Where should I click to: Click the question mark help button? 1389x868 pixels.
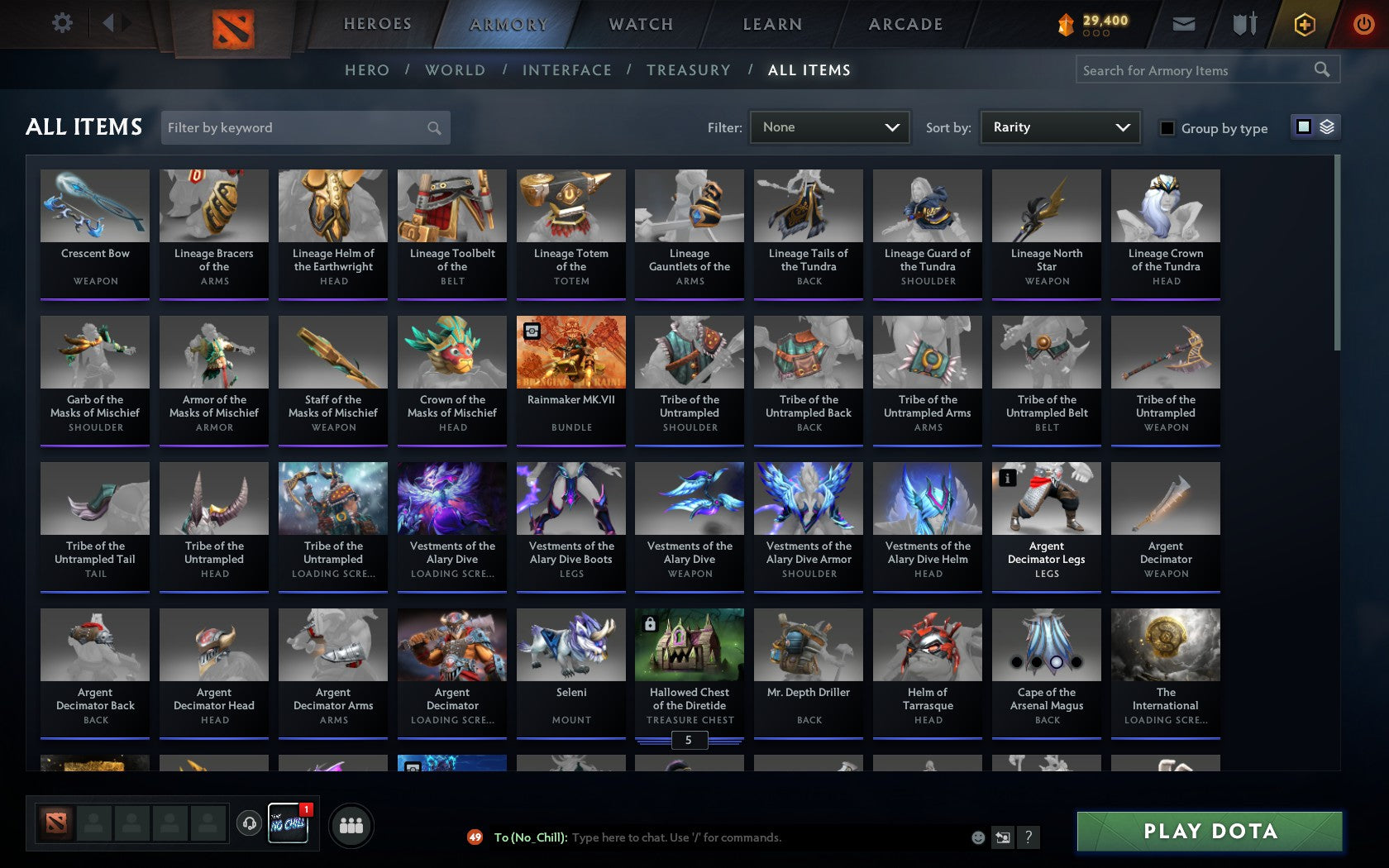pyautogui.click(x=1028, y=837)
